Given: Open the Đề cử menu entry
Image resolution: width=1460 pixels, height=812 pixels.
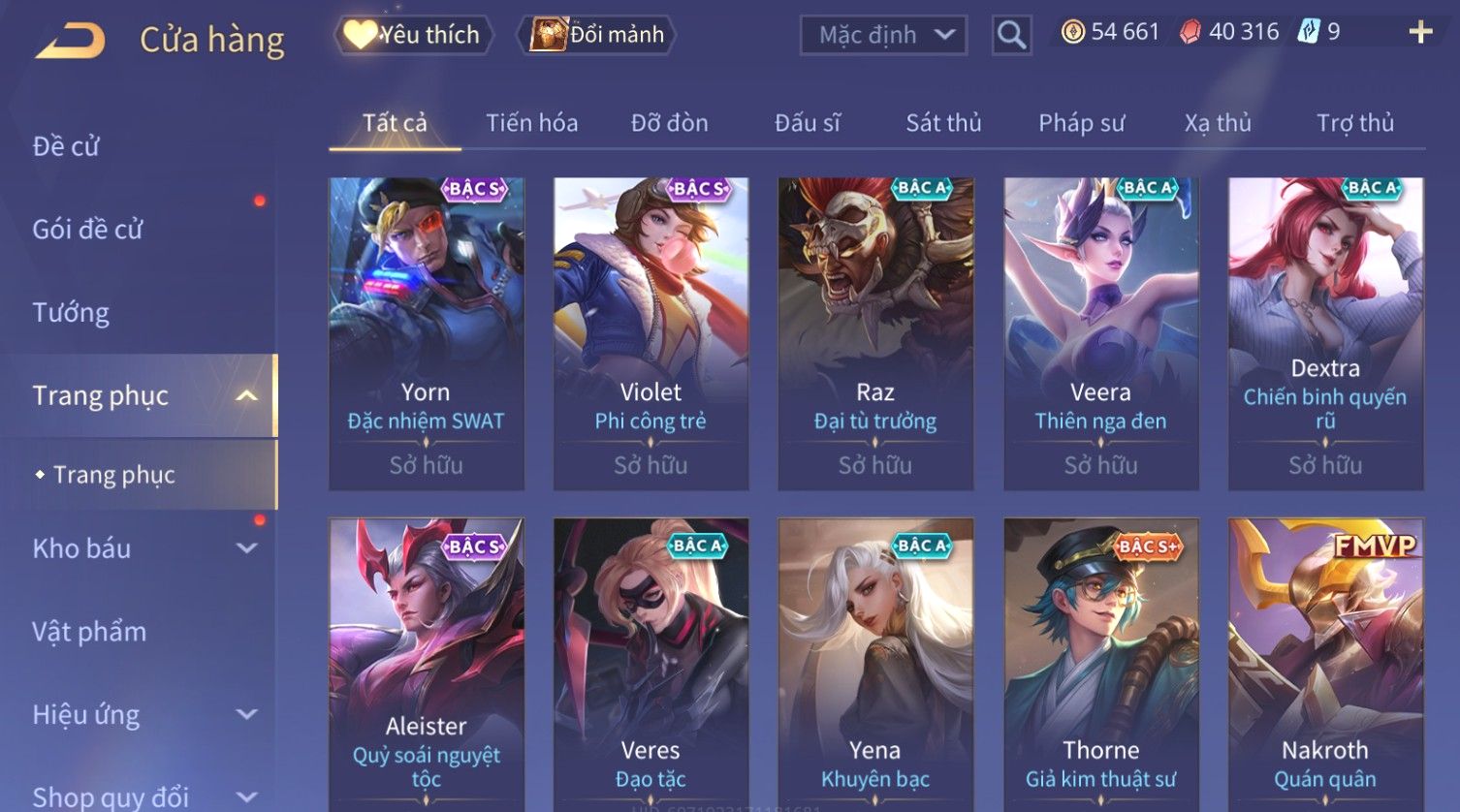Looking at the screenshot, I should point(66,146).
